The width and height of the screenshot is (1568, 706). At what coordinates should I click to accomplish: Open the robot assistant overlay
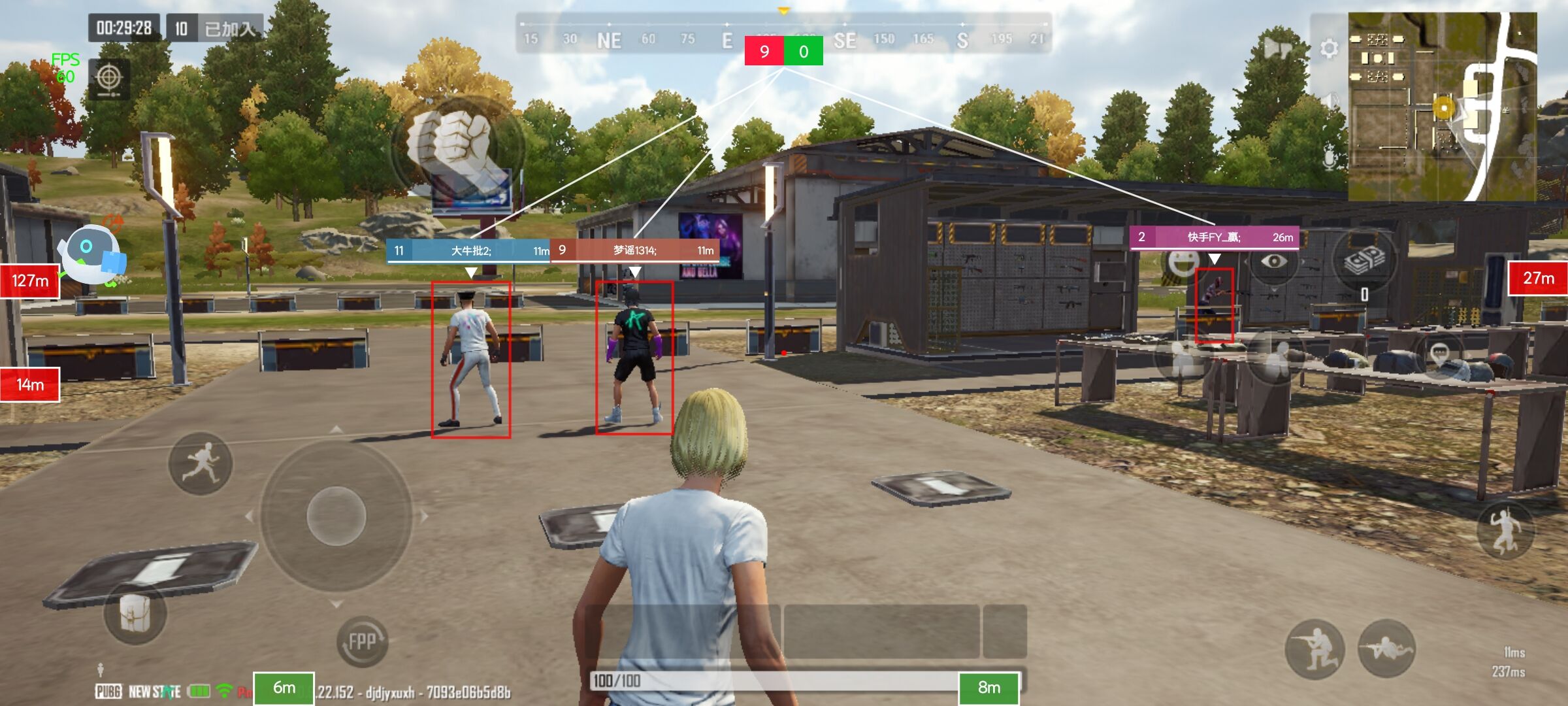coord(91,254)
